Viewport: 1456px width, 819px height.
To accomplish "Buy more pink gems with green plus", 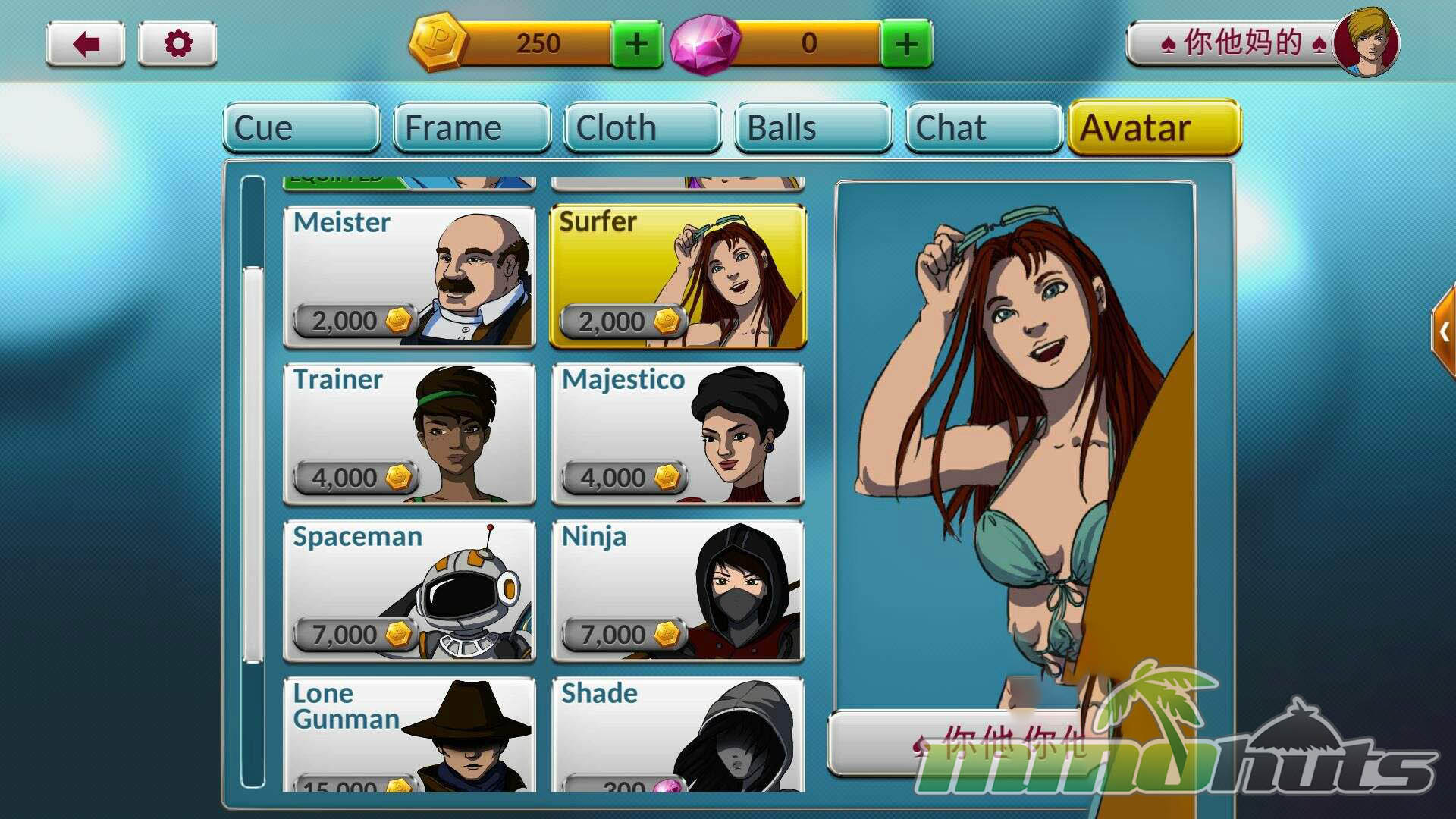I will click(906, 44).
